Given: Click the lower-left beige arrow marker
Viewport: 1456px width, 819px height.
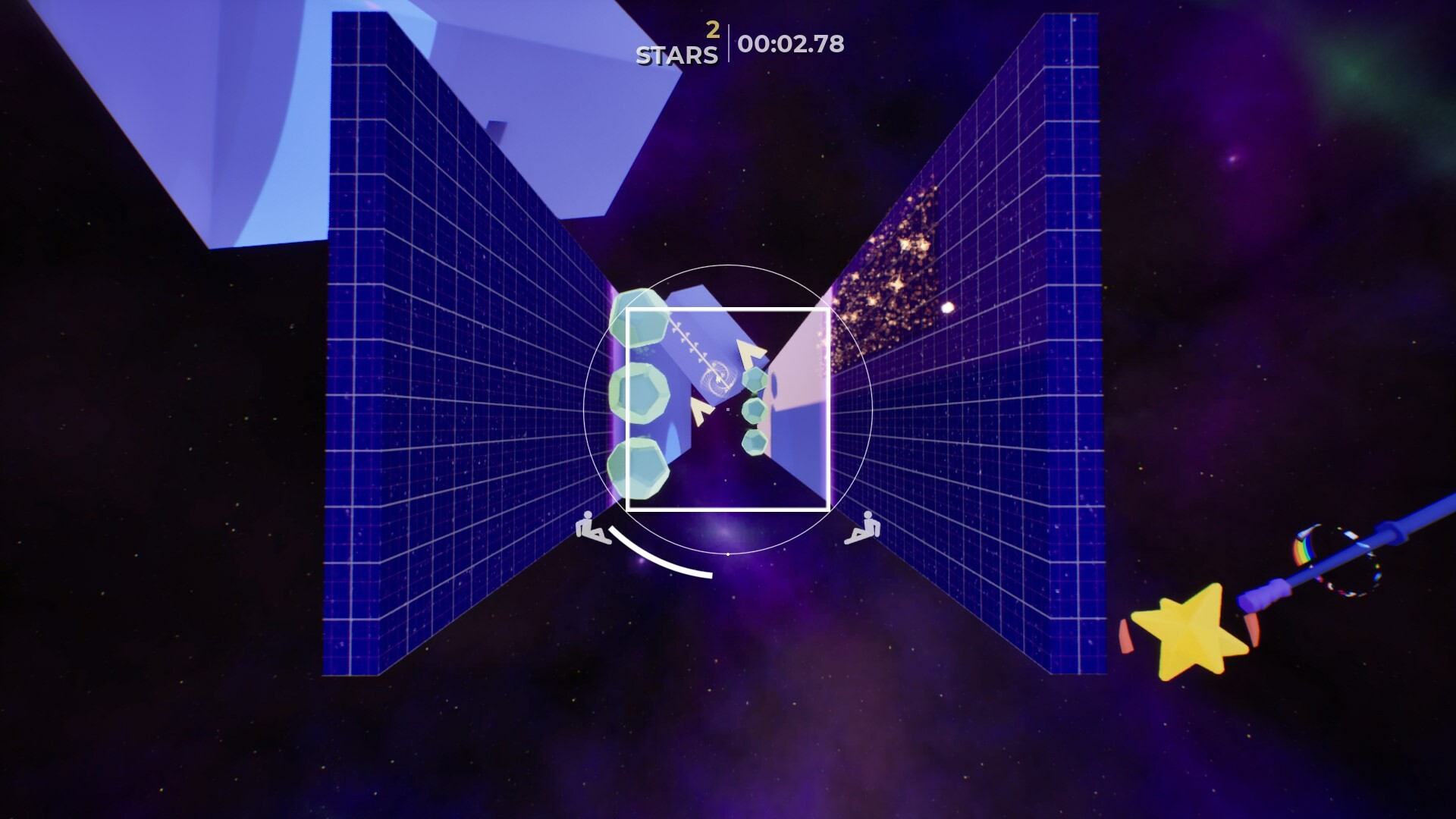Looking at the screenshot, I should [x=699, y=410].
